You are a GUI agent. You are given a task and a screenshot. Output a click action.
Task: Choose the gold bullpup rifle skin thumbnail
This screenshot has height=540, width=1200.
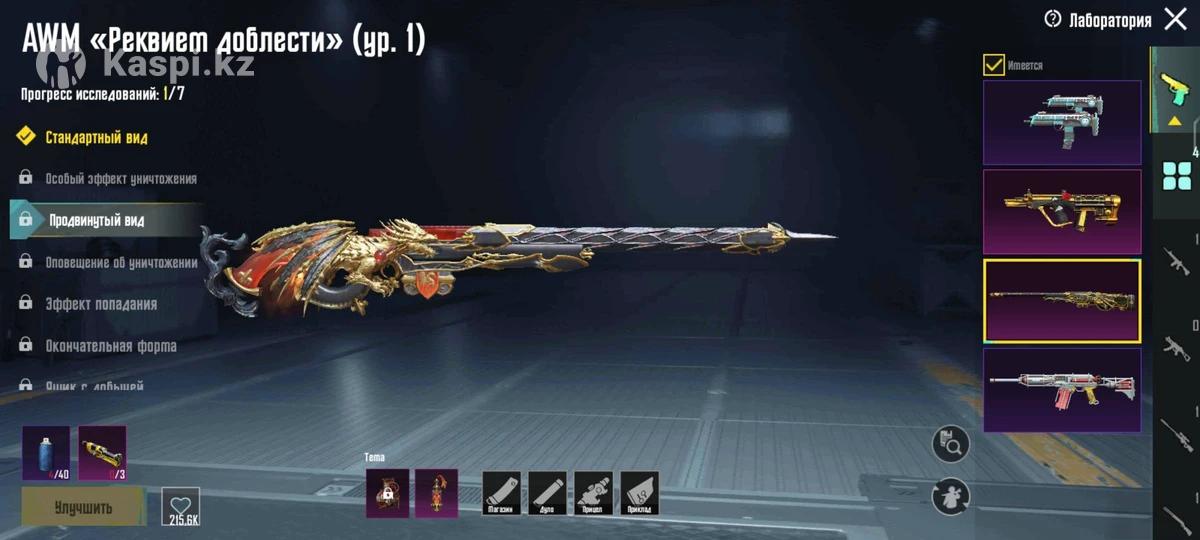click(x=1062, y=211)
